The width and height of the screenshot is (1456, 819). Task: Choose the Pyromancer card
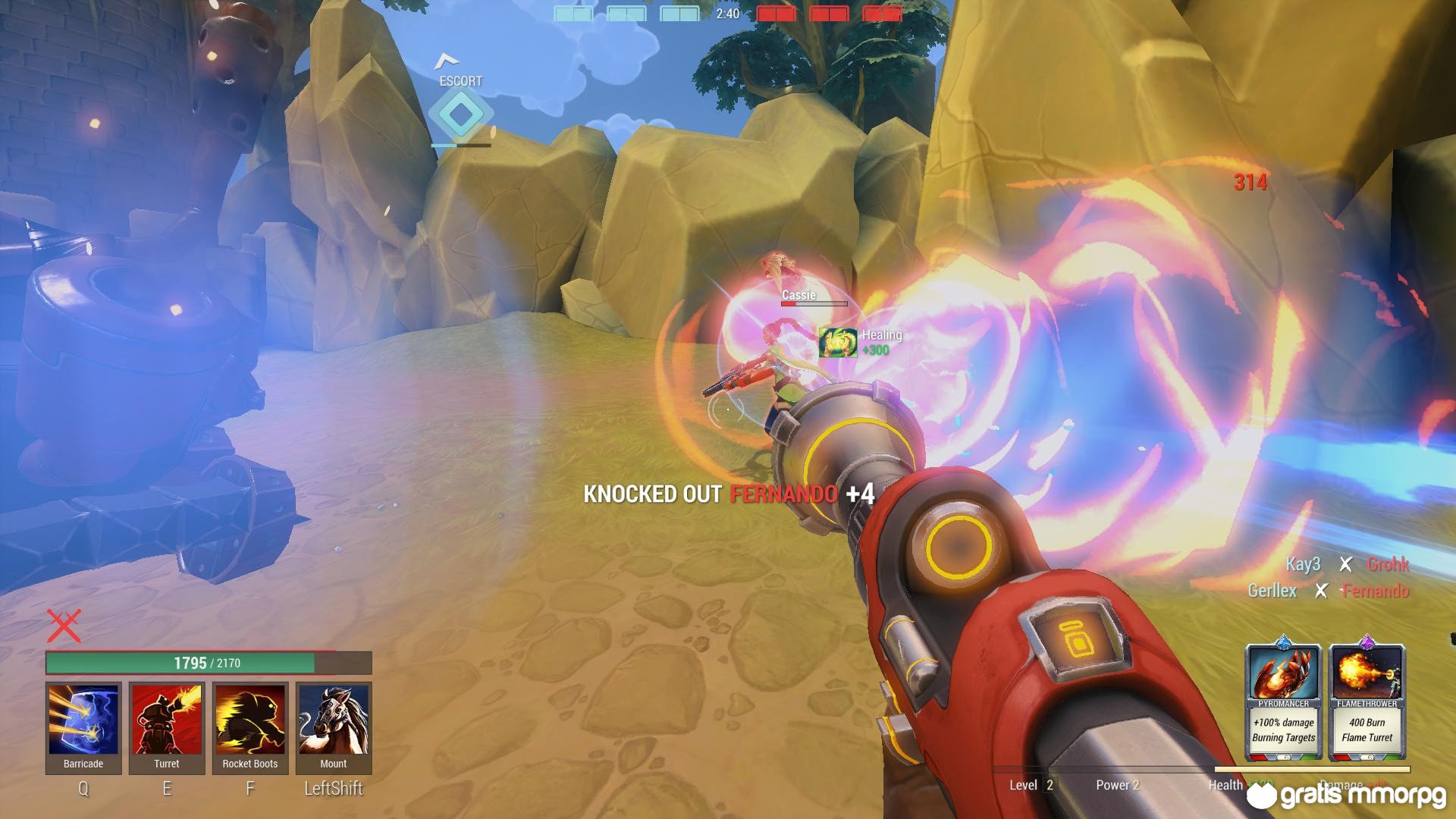(1284, 701)
